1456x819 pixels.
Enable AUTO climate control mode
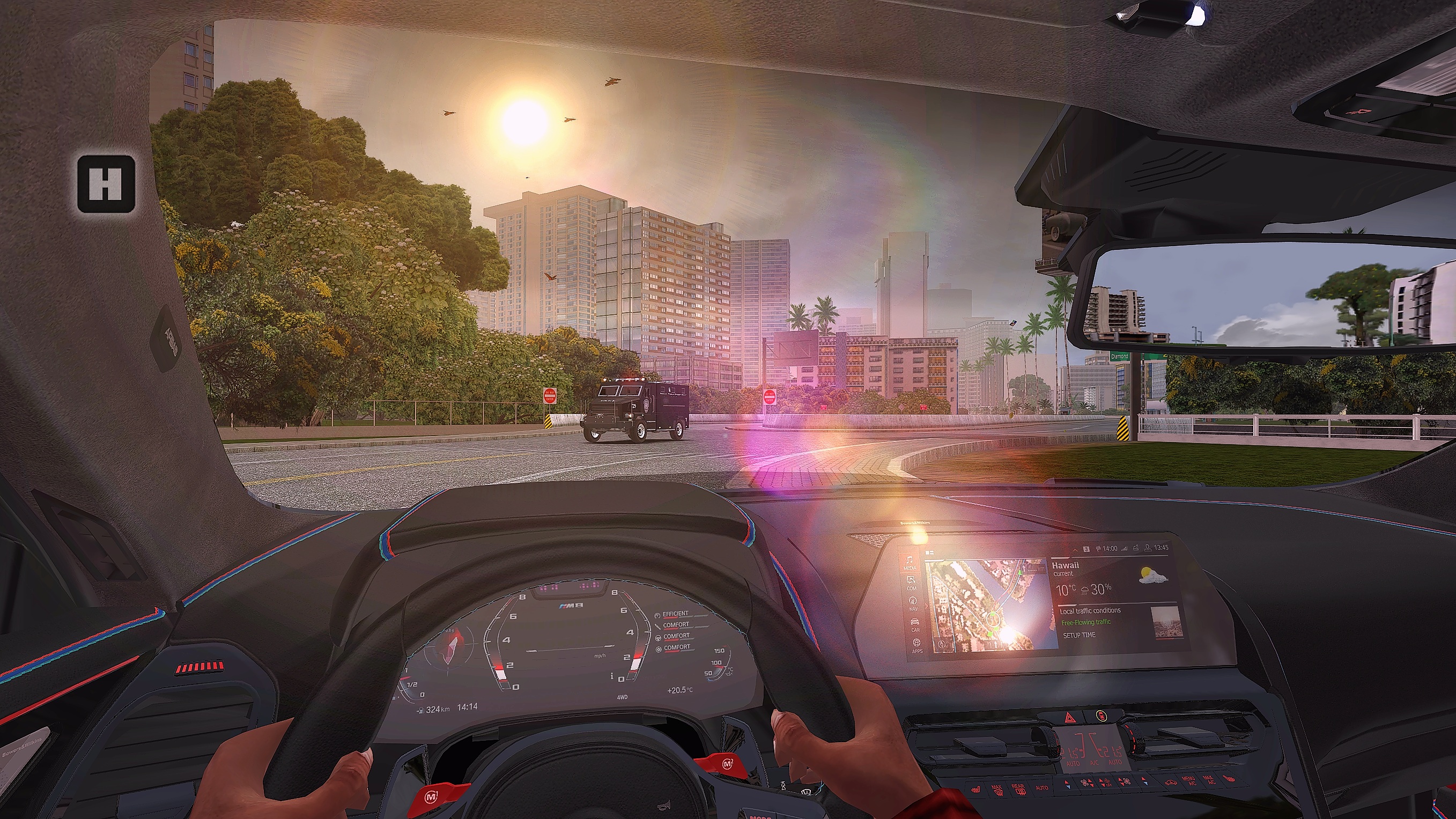pos(1043,788)
